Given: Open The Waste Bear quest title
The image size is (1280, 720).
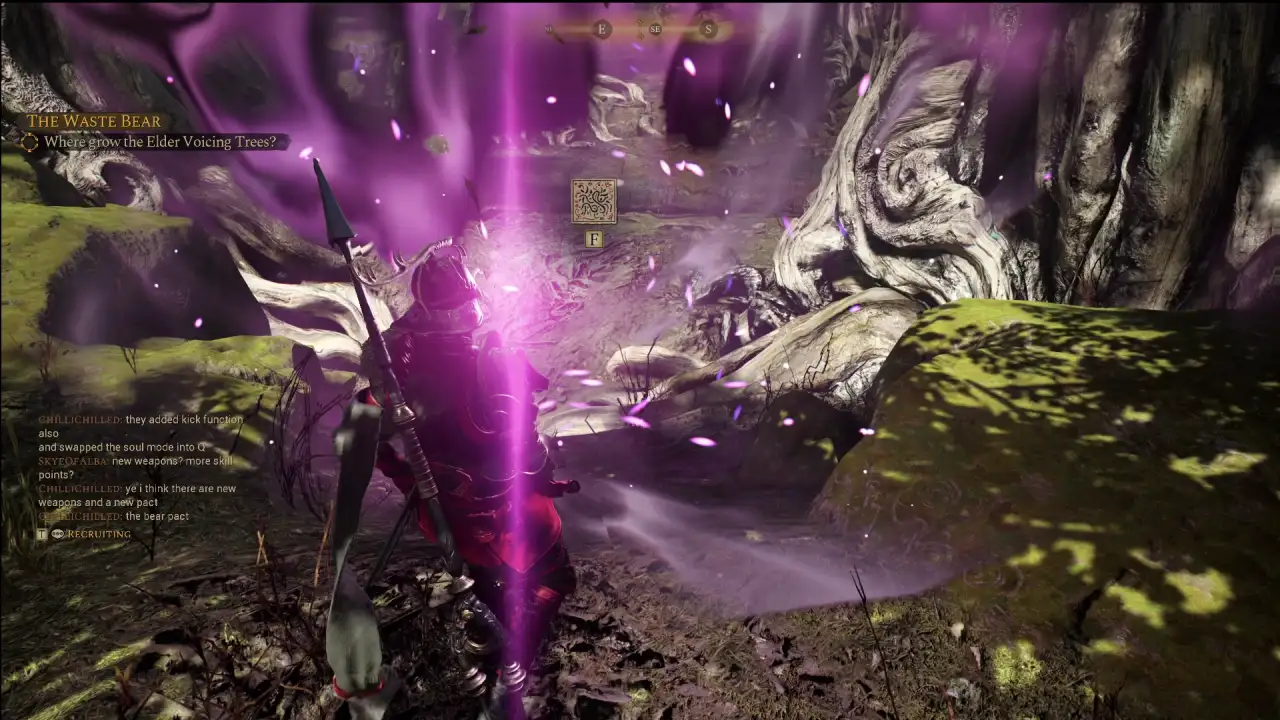Looking at the screenshot, I should [x=94, y=121].
